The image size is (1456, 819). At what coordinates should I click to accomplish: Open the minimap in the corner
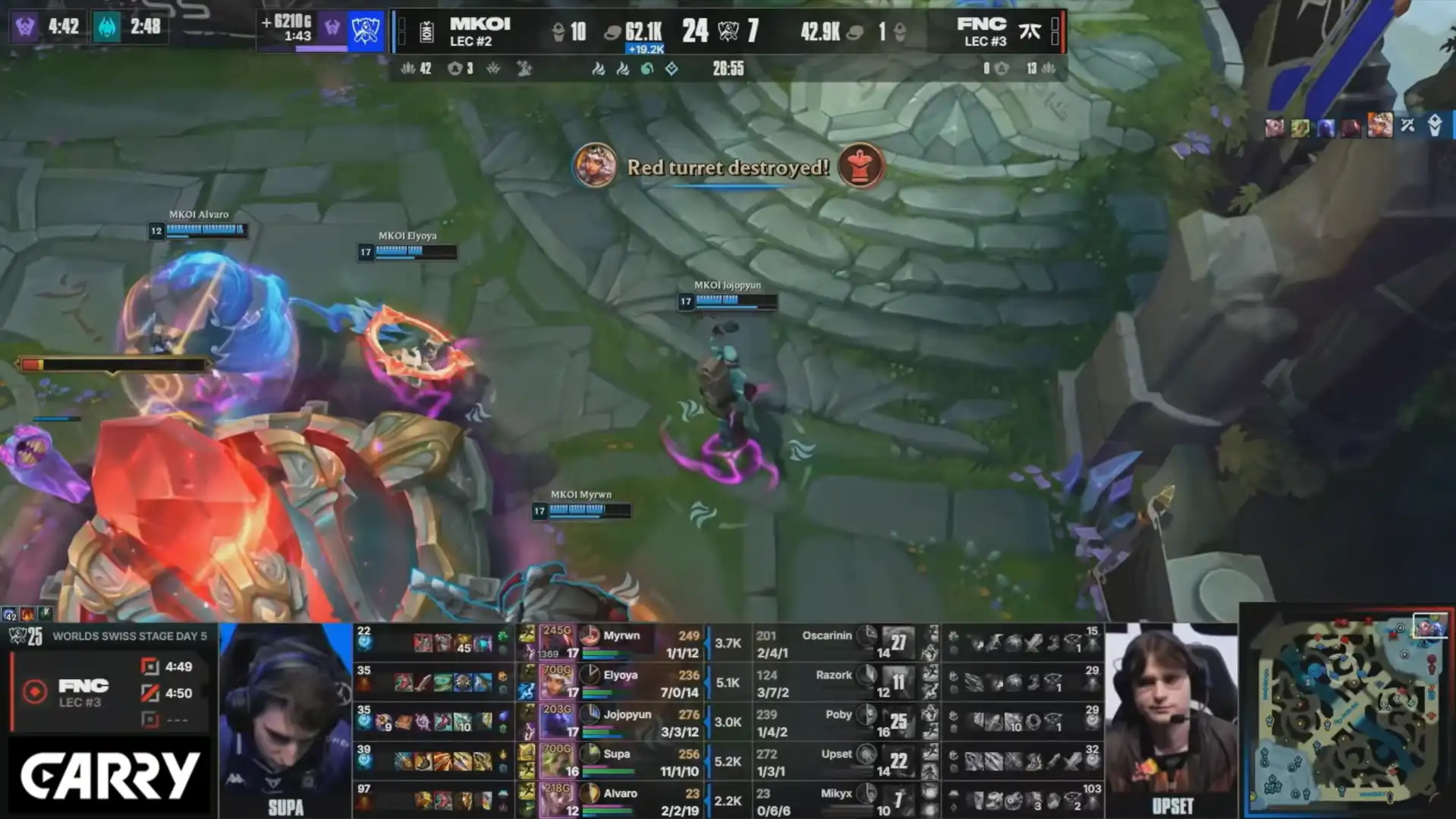tap(1348, 710)
